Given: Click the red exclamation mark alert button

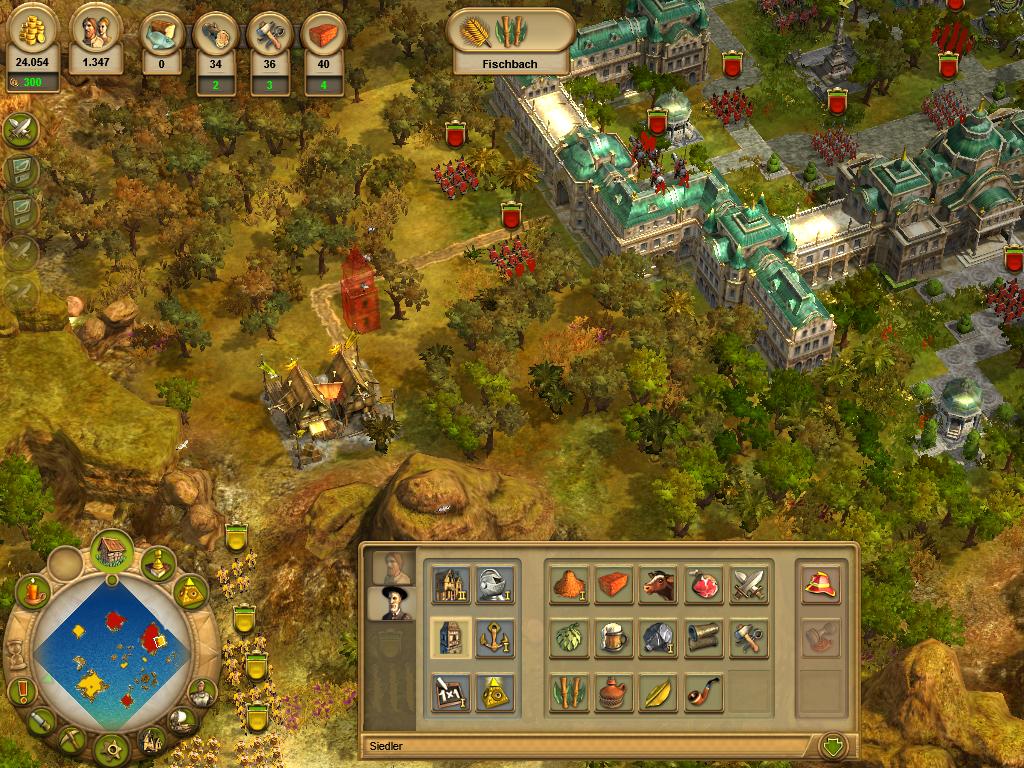Looking at the screenshot, I should coord(20,692).
